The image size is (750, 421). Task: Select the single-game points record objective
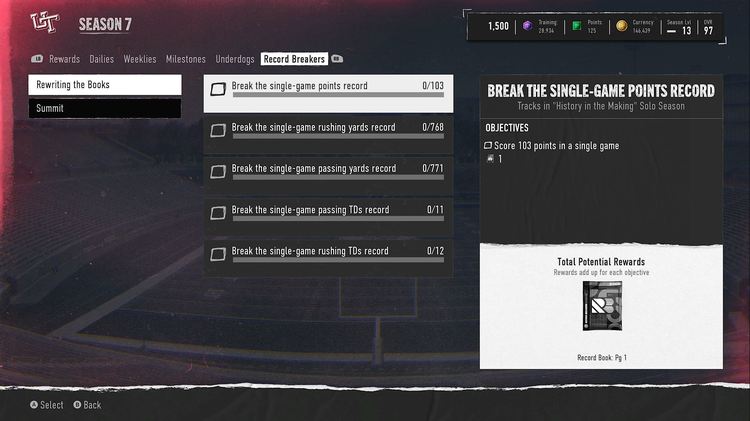(x=328, y=93)
